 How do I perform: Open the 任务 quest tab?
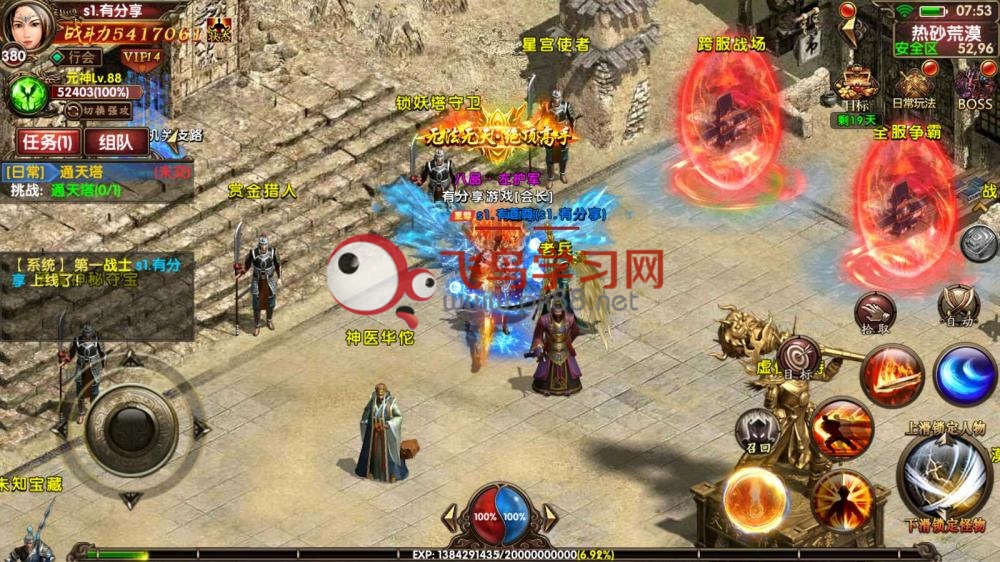[48, 143]
